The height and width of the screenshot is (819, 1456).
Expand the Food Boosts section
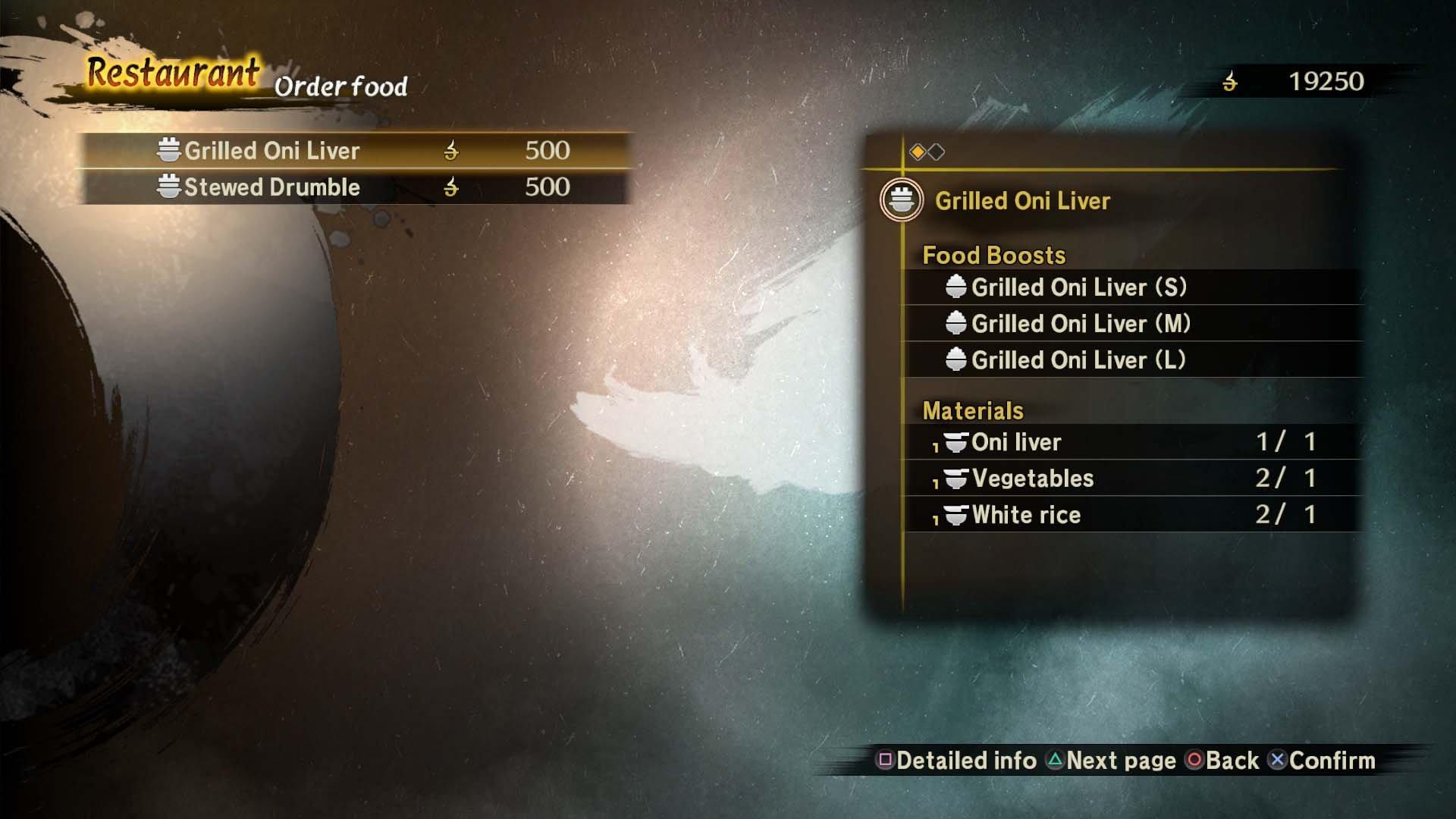993,255
